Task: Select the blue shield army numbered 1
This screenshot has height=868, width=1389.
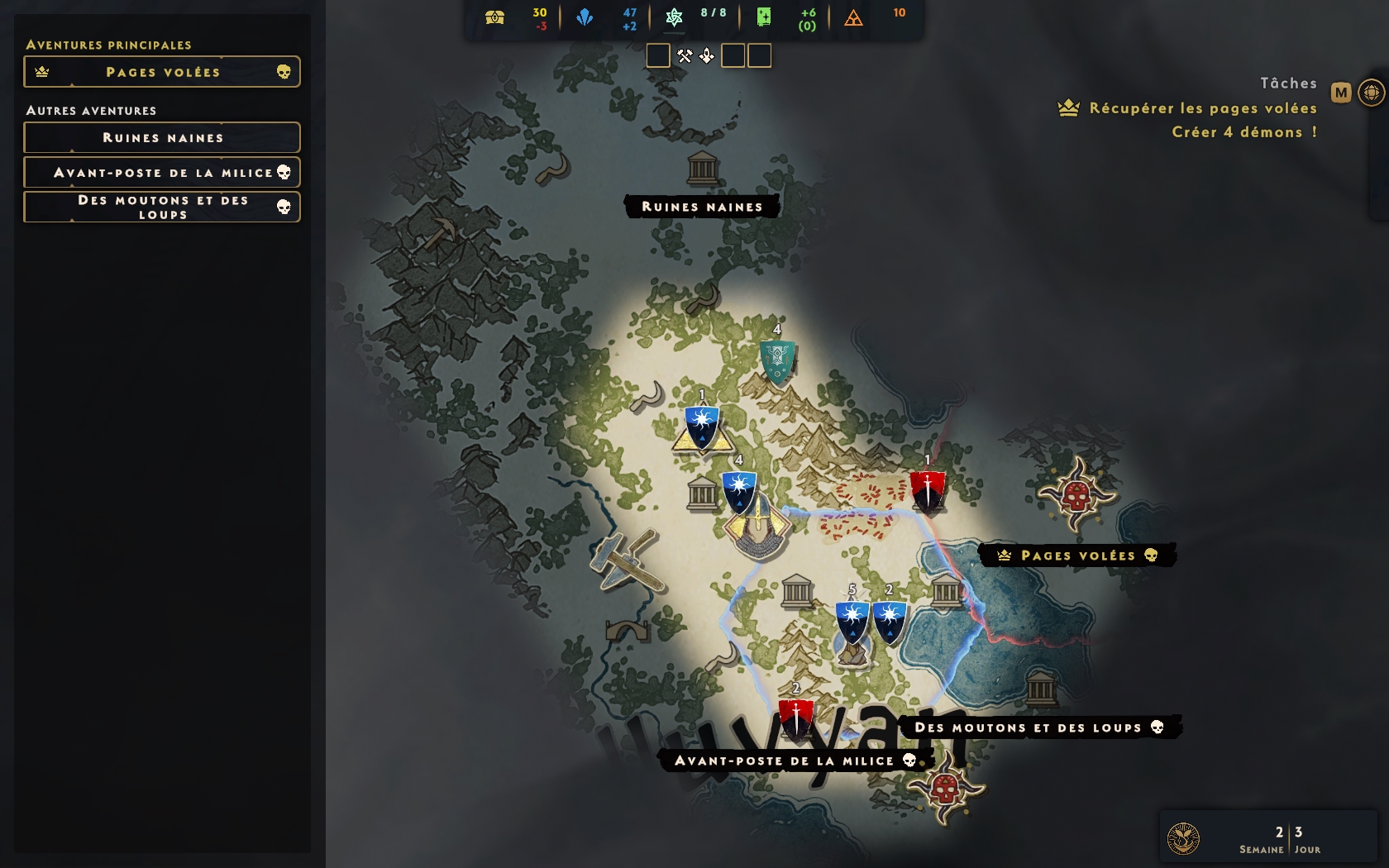Action: click(x=702, y=426)
